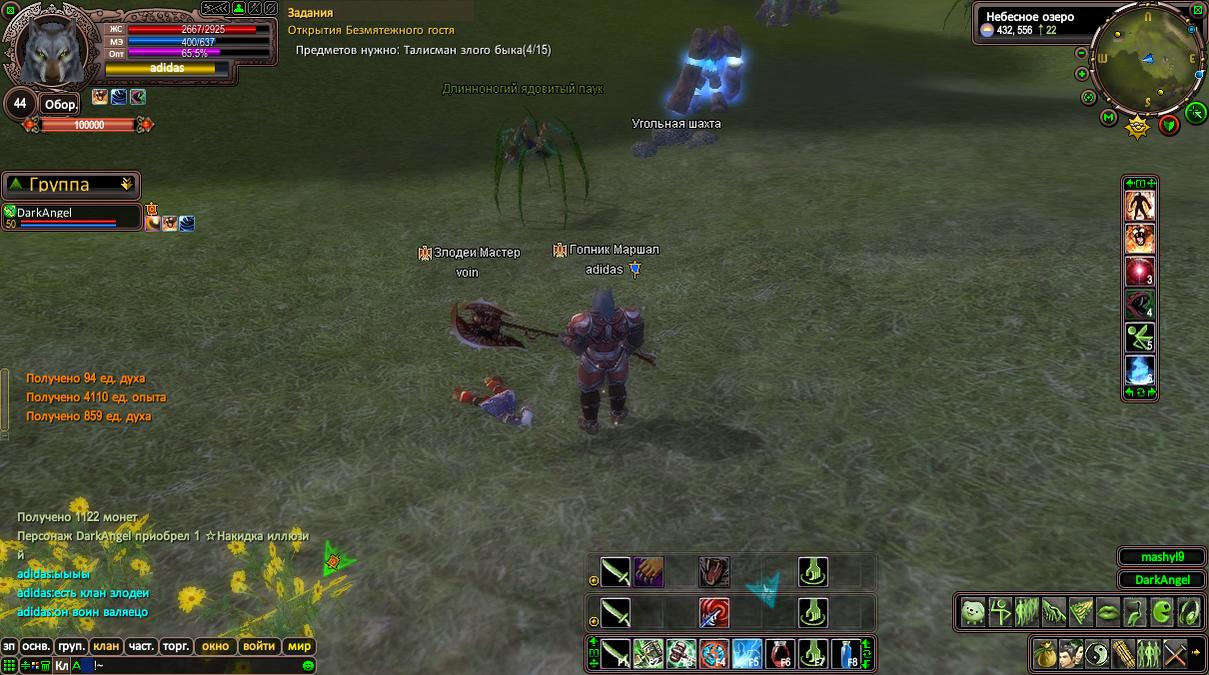Use the red health potion on F6
The image size is (1209, 675).
pos(780,653)
